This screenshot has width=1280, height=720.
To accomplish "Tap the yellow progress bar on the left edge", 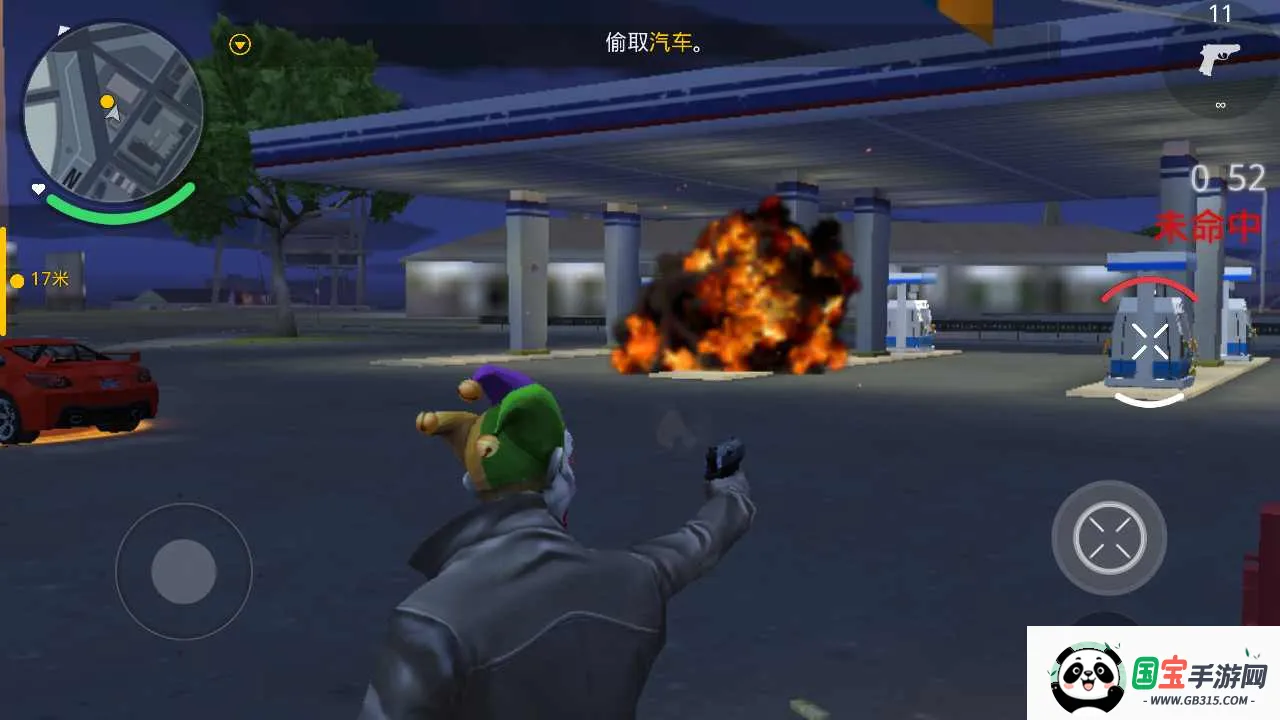I will tap(4, 275).
